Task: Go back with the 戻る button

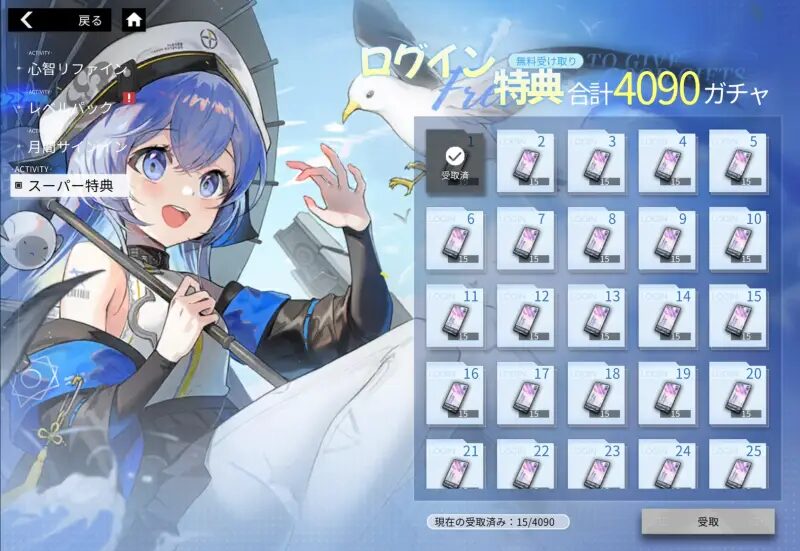Action: [62, 19]
